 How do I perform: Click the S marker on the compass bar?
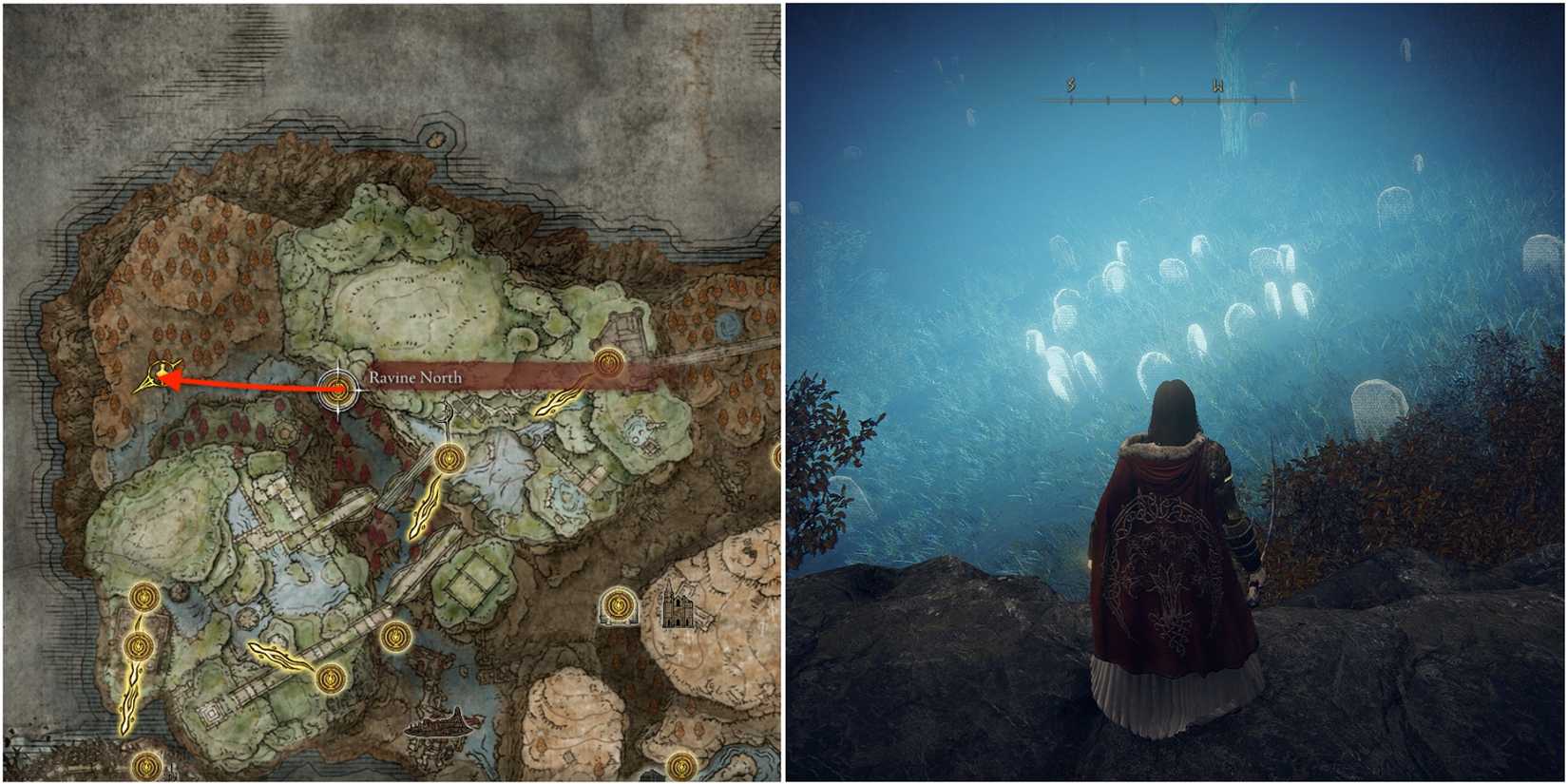[1071, 84]
